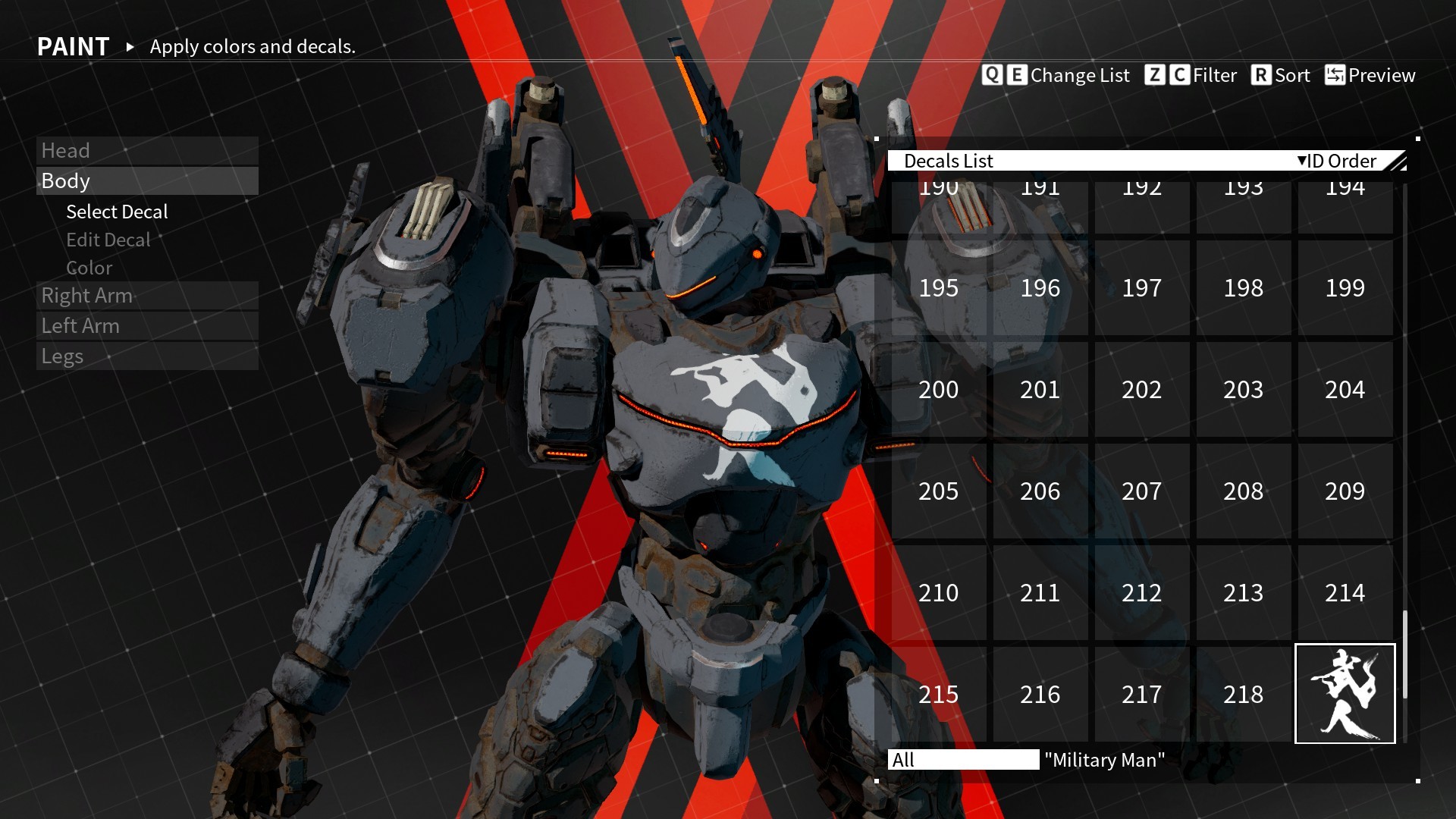Click the Preview icon
Screen dimensions: 1456x819
[x=1335, y=75]
